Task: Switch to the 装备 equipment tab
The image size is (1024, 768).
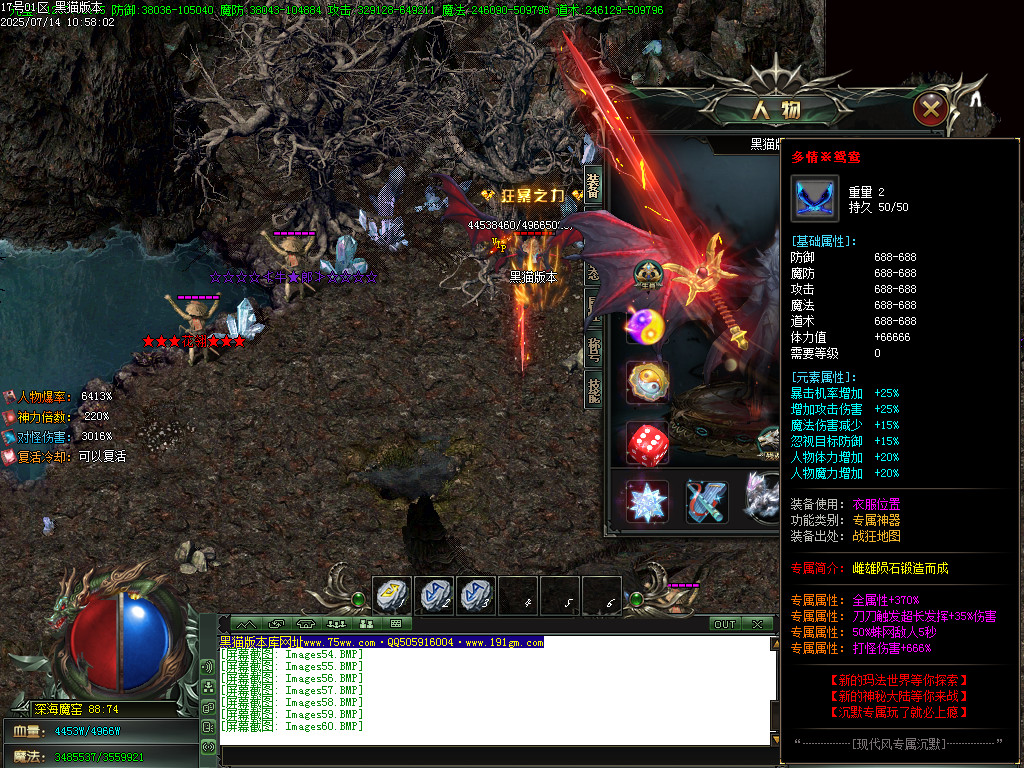Action: point(593,185)
